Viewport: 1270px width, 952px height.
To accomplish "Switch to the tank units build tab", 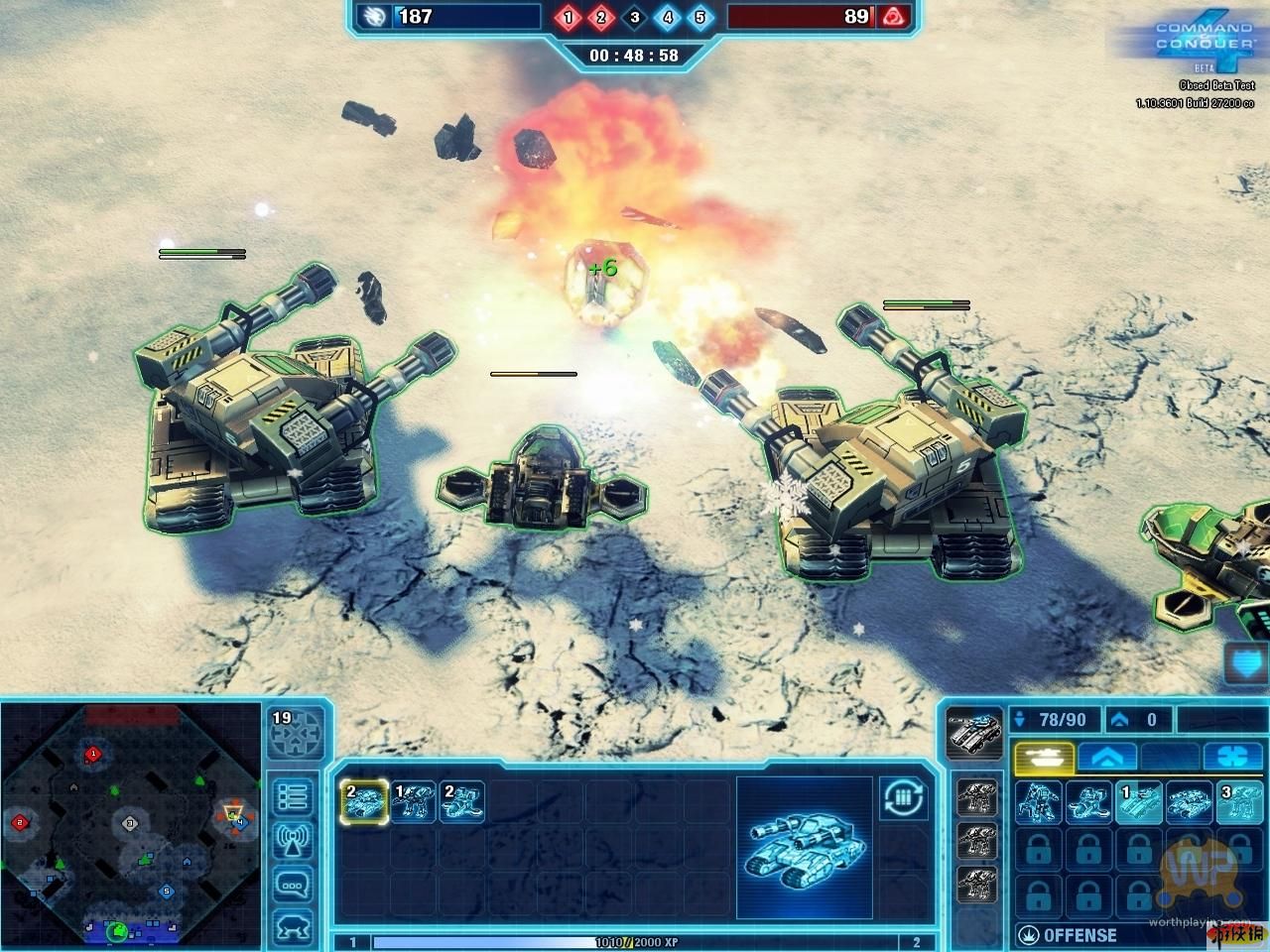I will pos(1044,757).
